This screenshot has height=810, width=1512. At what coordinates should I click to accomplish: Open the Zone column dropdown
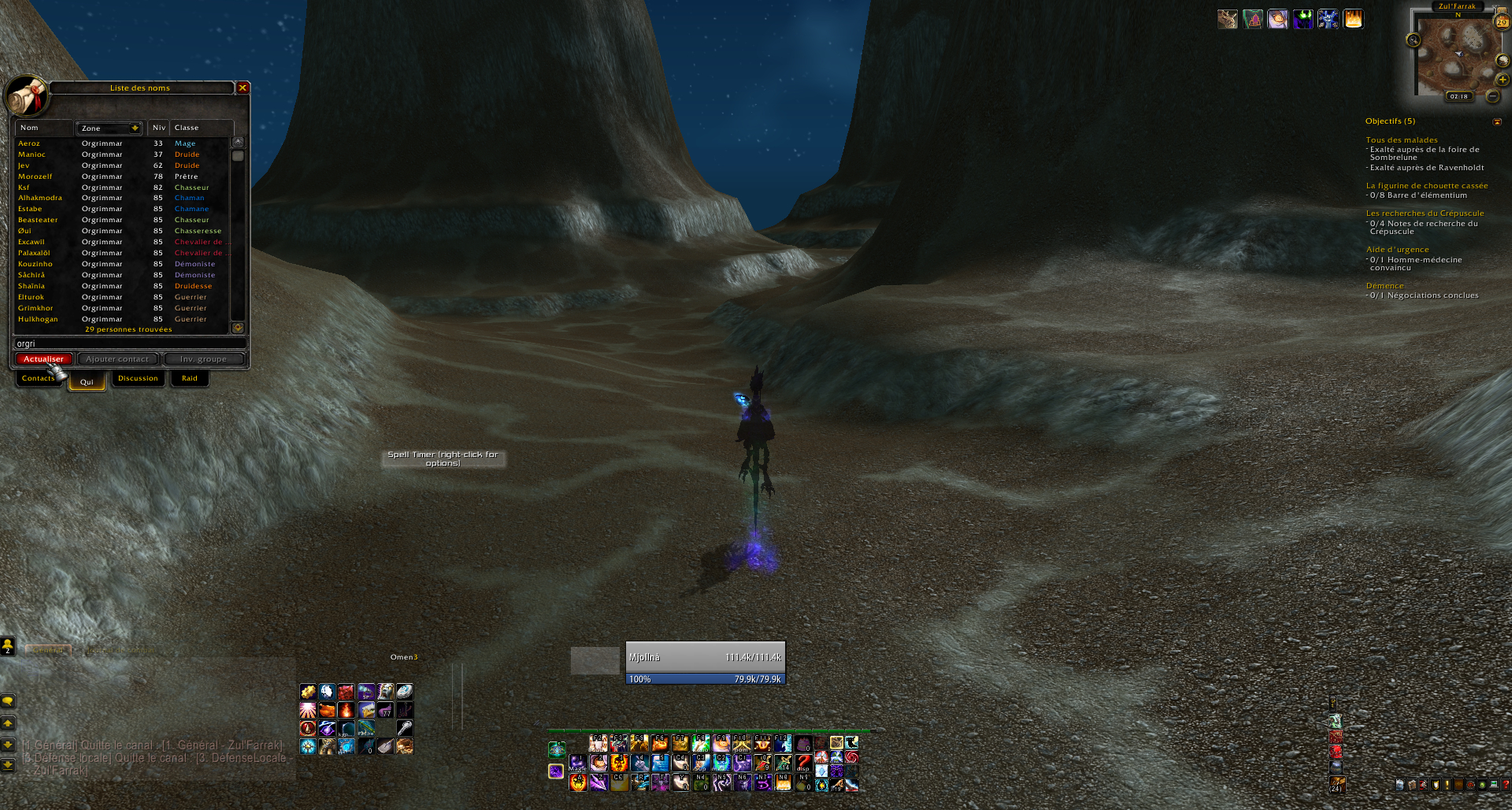pyautogui.click(x=135, y=128)
